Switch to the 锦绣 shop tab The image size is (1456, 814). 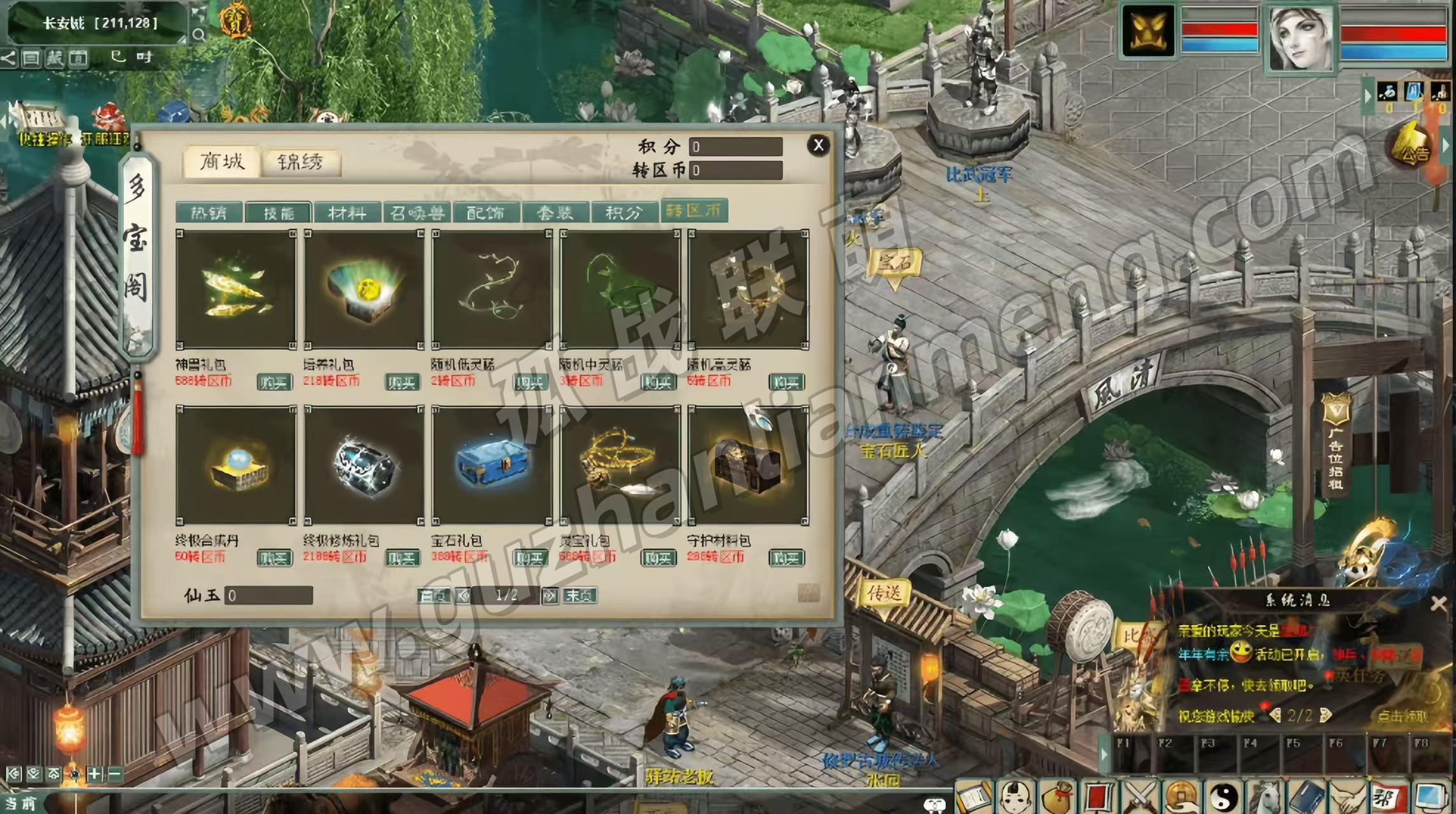pyautogui.click(x=300, y=162)
